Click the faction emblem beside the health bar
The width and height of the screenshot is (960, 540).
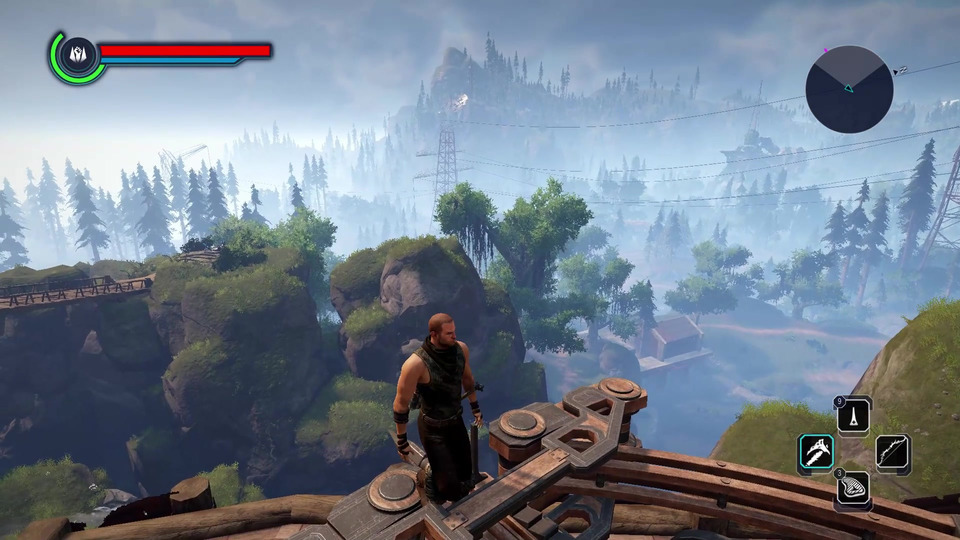[76, 56]
